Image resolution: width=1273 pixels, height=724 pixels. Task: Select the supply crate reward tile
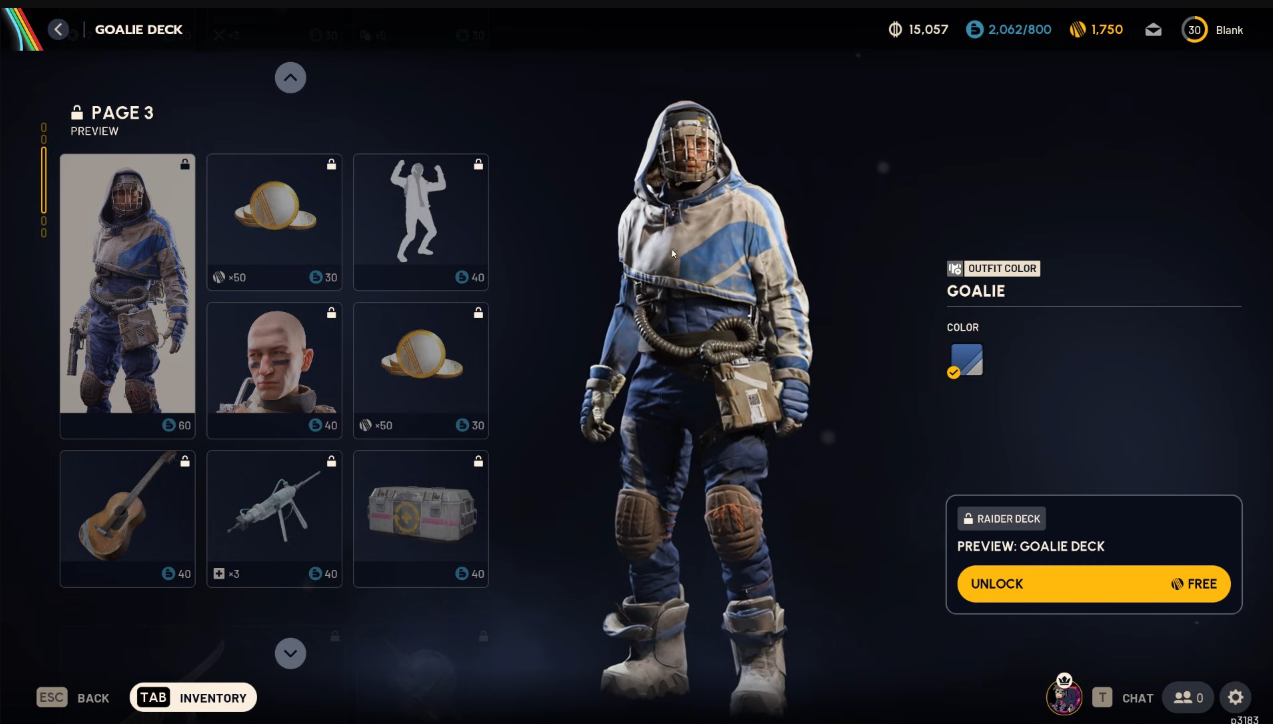(x=421, y=517)
